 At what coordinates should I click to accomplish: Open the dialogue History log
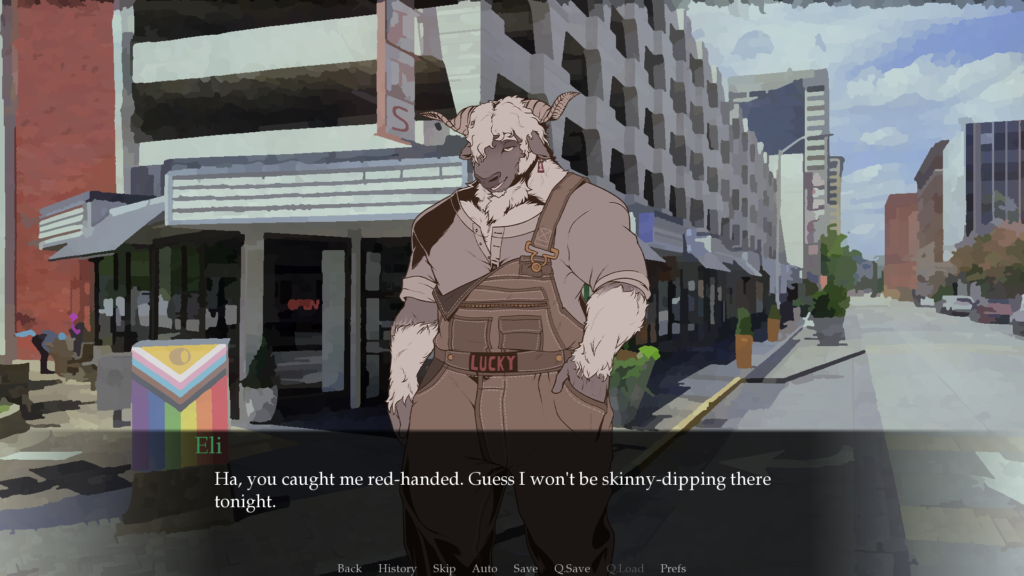(x=397, y=568)
